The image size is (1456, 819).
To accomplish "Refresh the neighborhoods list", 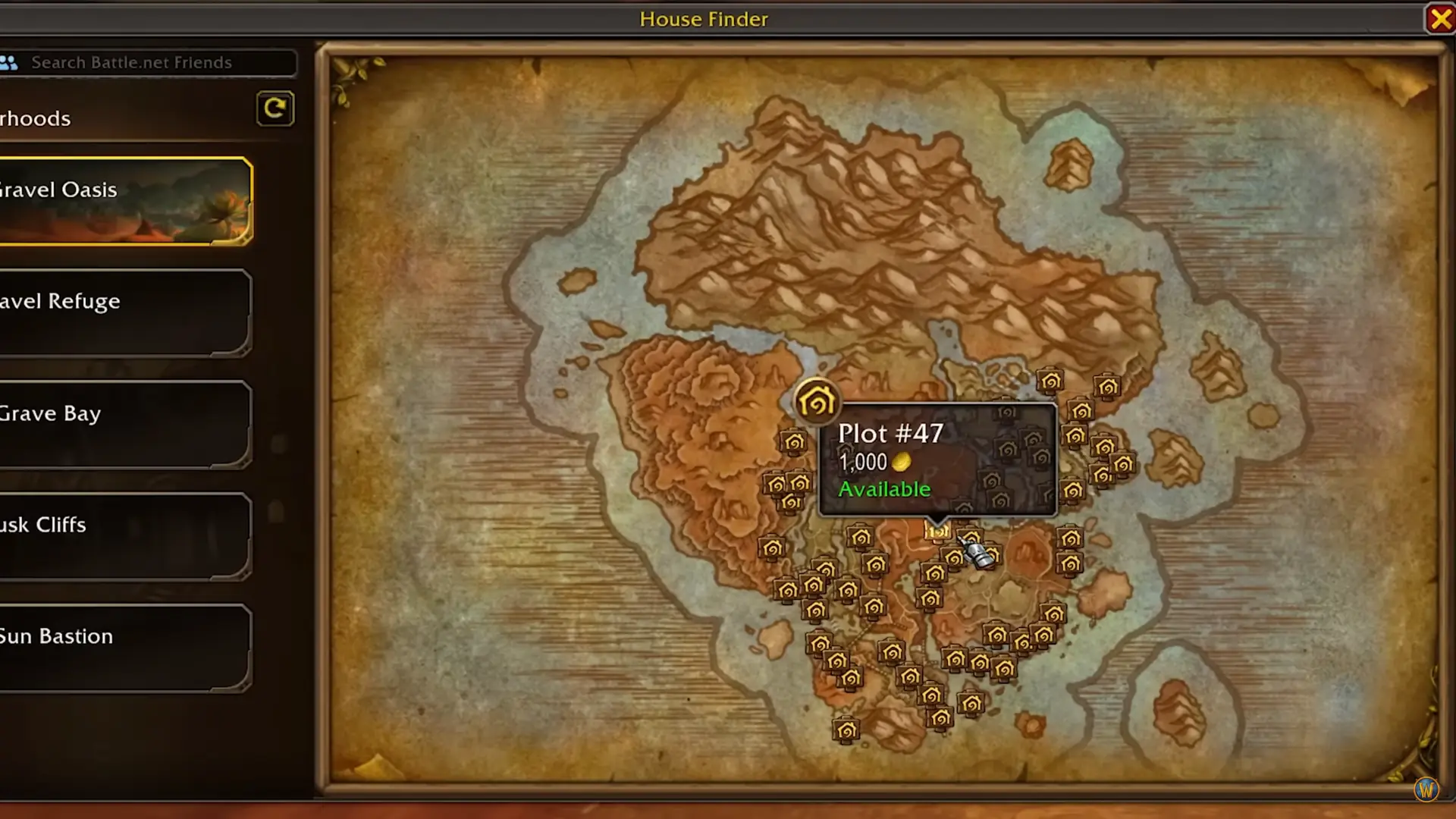I will (x=275, y=109).
